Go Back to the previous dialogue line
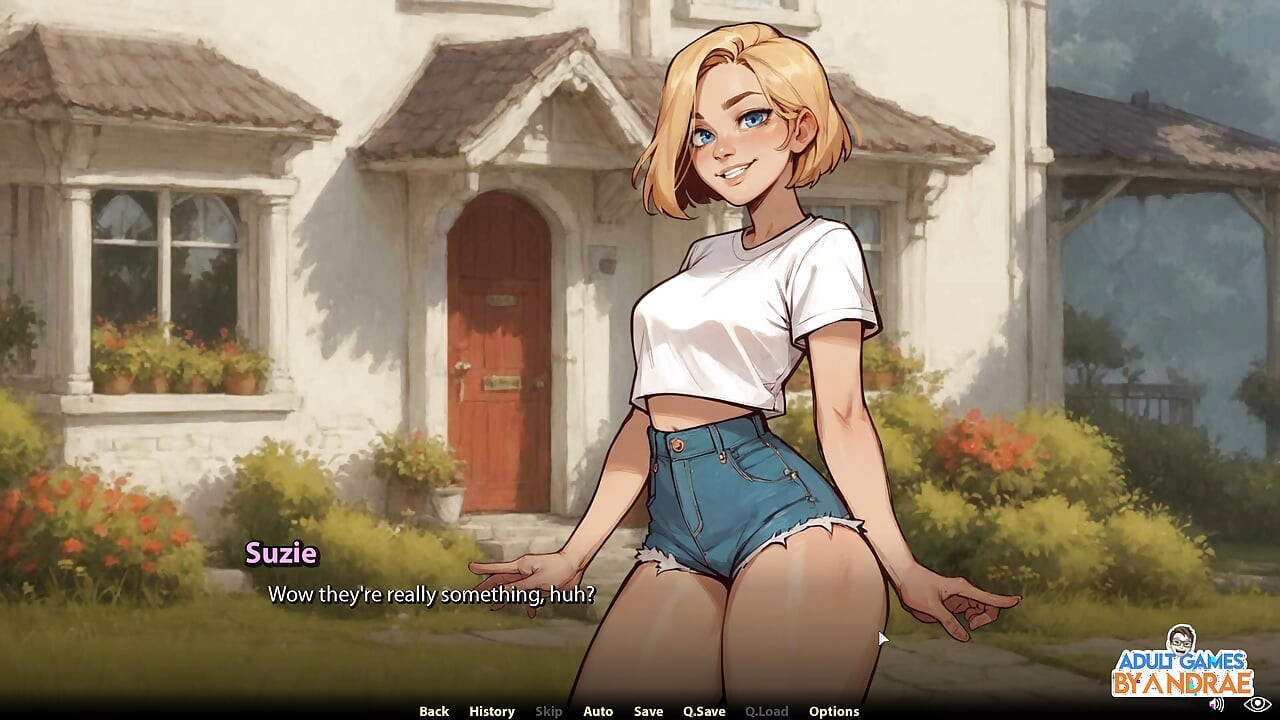Screen dimensions: 1280x720 point(434,711)
